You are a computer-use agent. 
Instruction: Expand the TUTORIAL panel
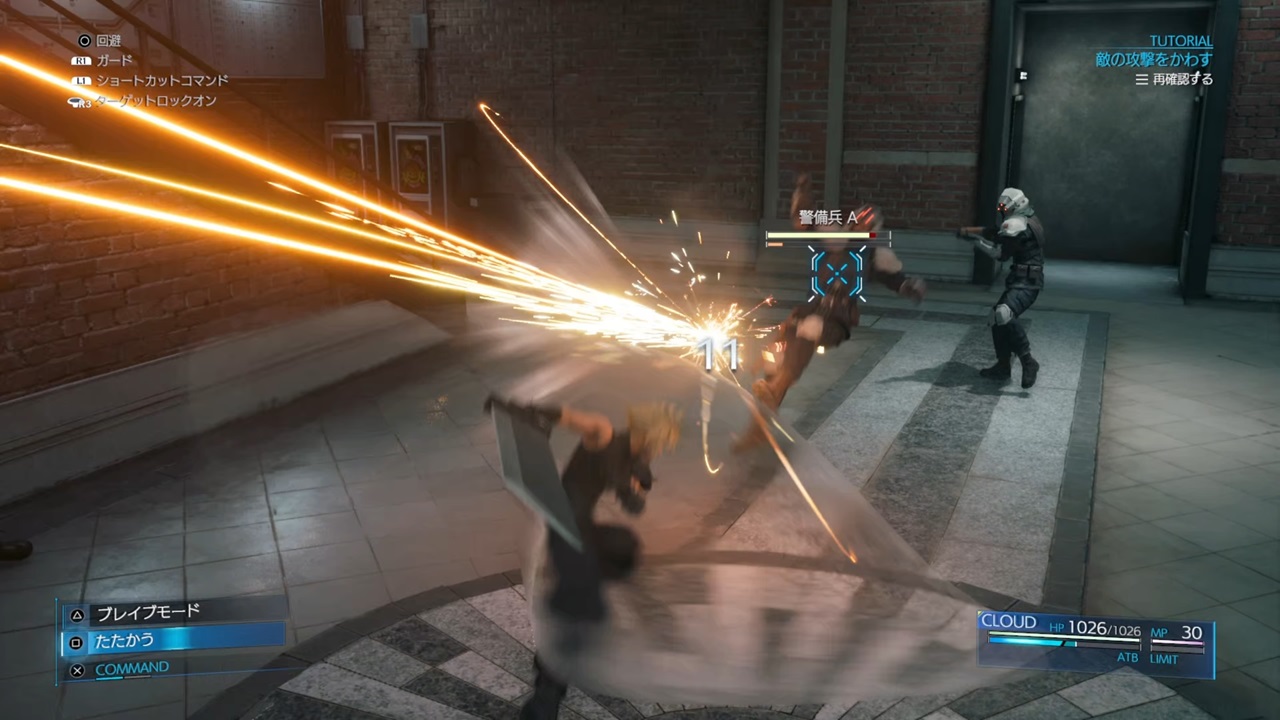click(1180, 40)
